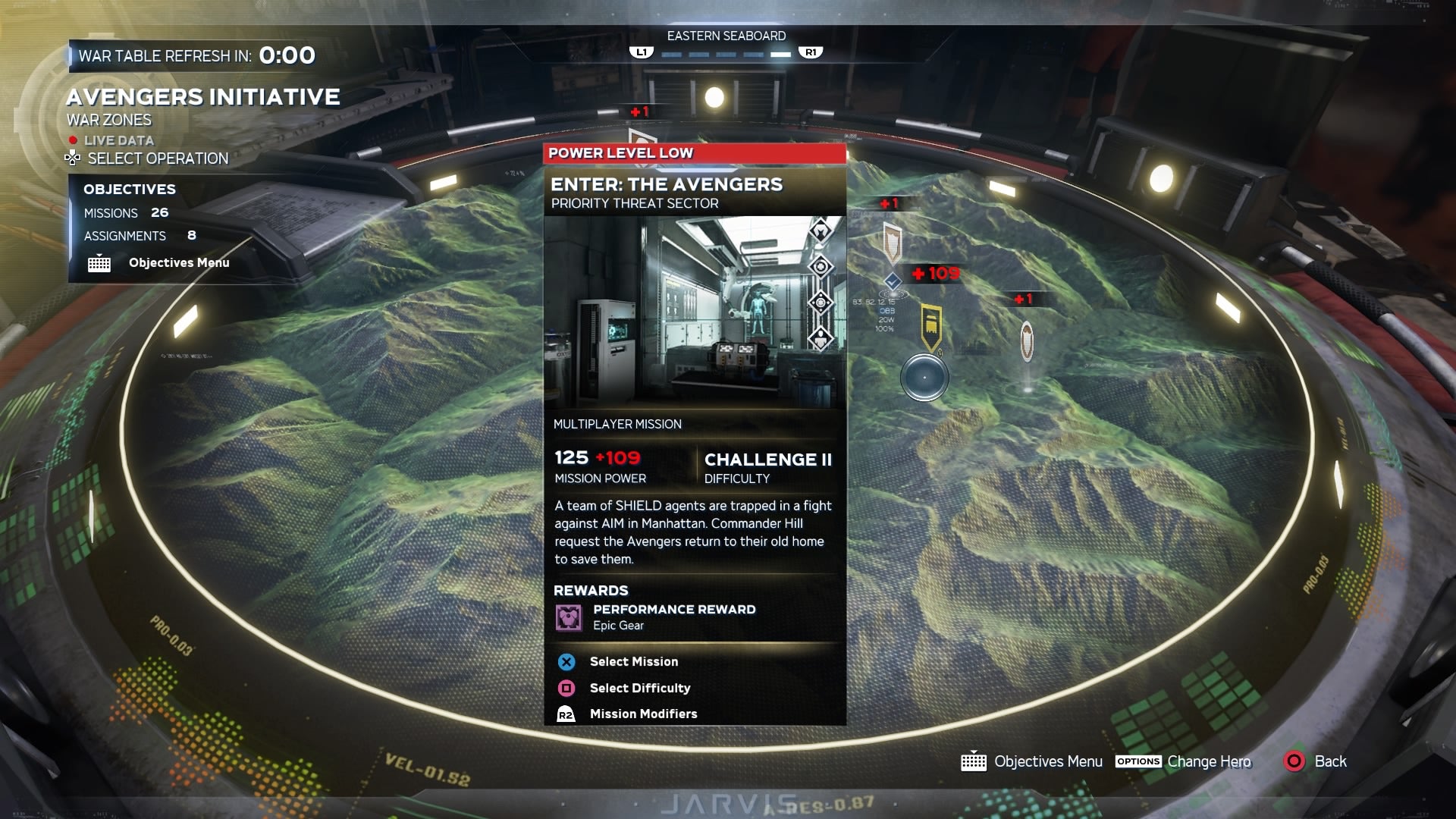The image size is (1456, 819).
Task: Select the oval mission marker beside +1
Action: coord(1028,341)
